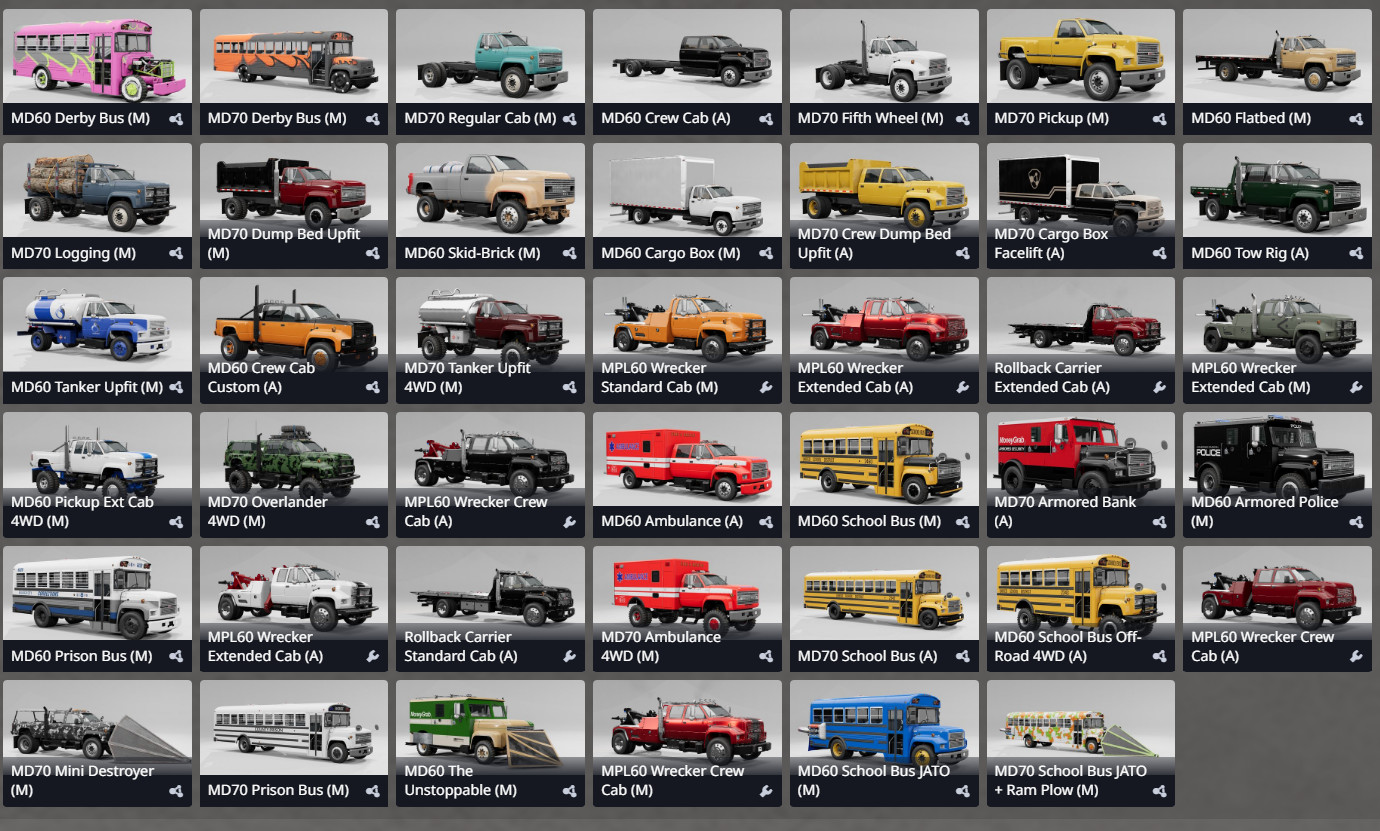Click the share icon on MD70 Logging
The image size is (1380, 831).
(x=177, y=253)
